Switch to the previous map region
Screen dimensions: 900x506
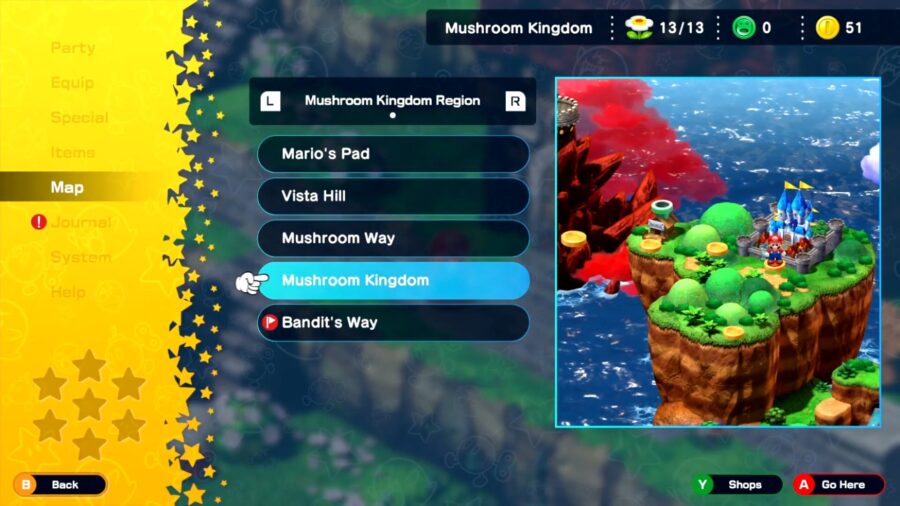(270, 101)
